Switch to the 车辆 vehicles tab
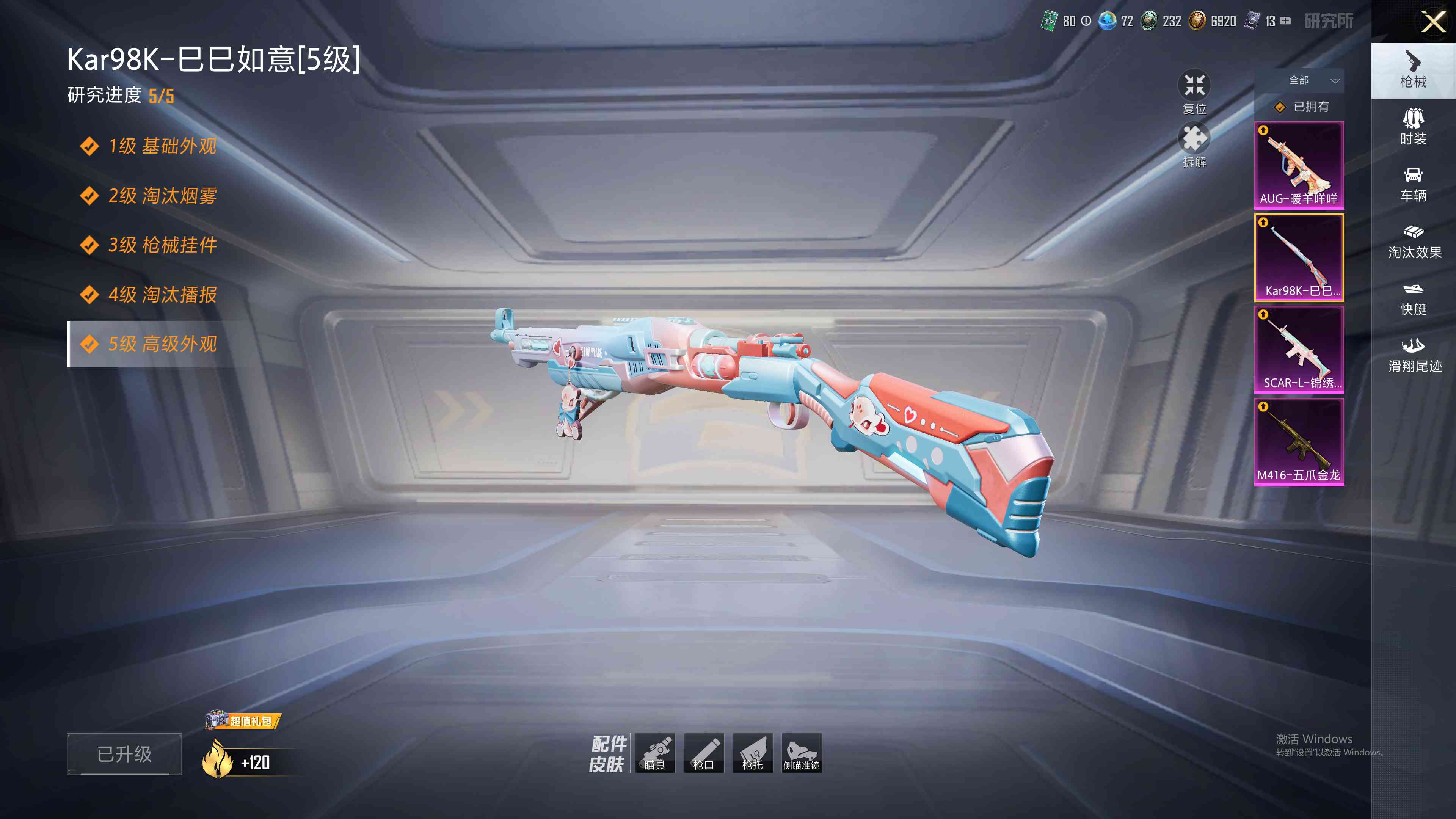 pos(1413,184)
